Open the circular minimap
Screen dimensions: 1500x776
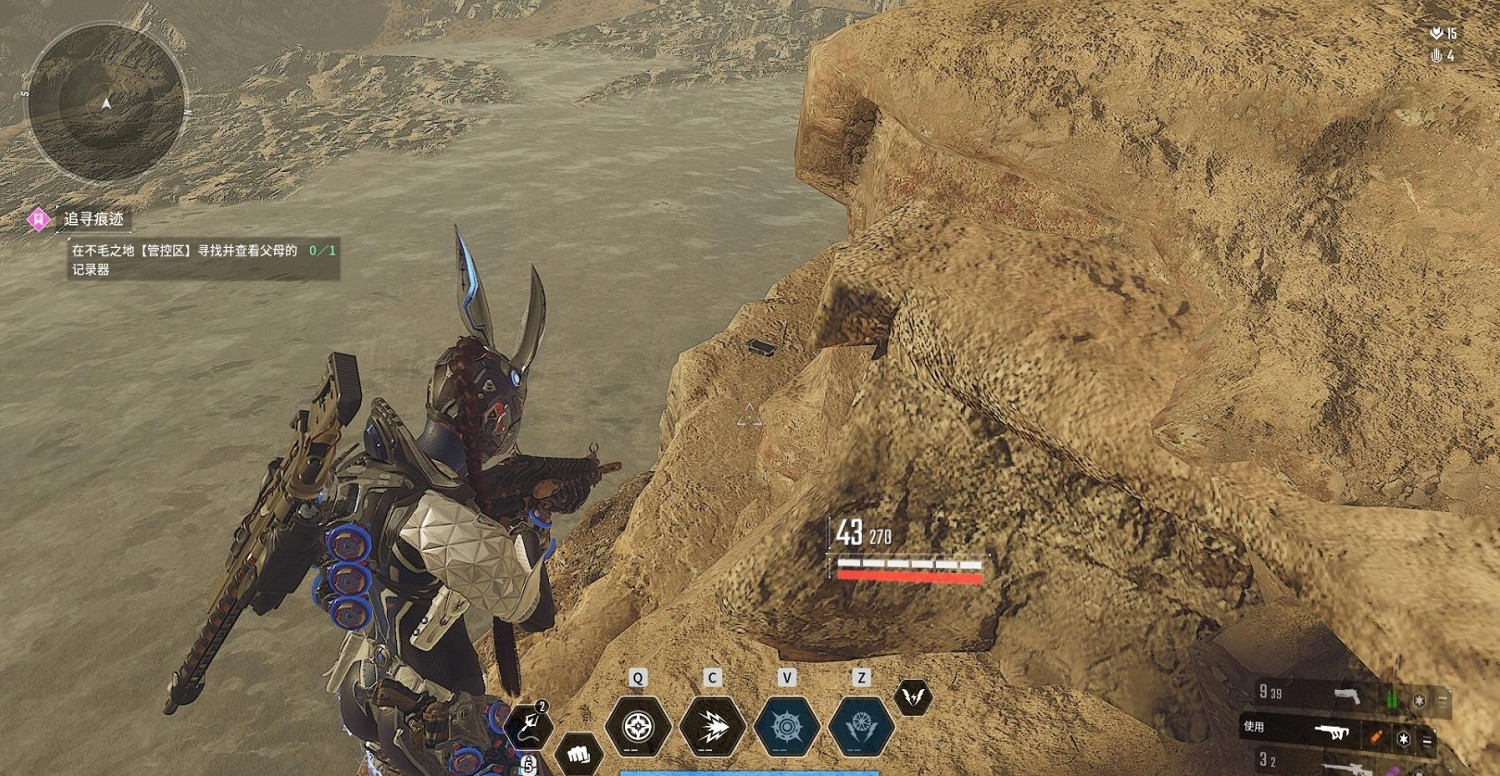pos(105,103)
